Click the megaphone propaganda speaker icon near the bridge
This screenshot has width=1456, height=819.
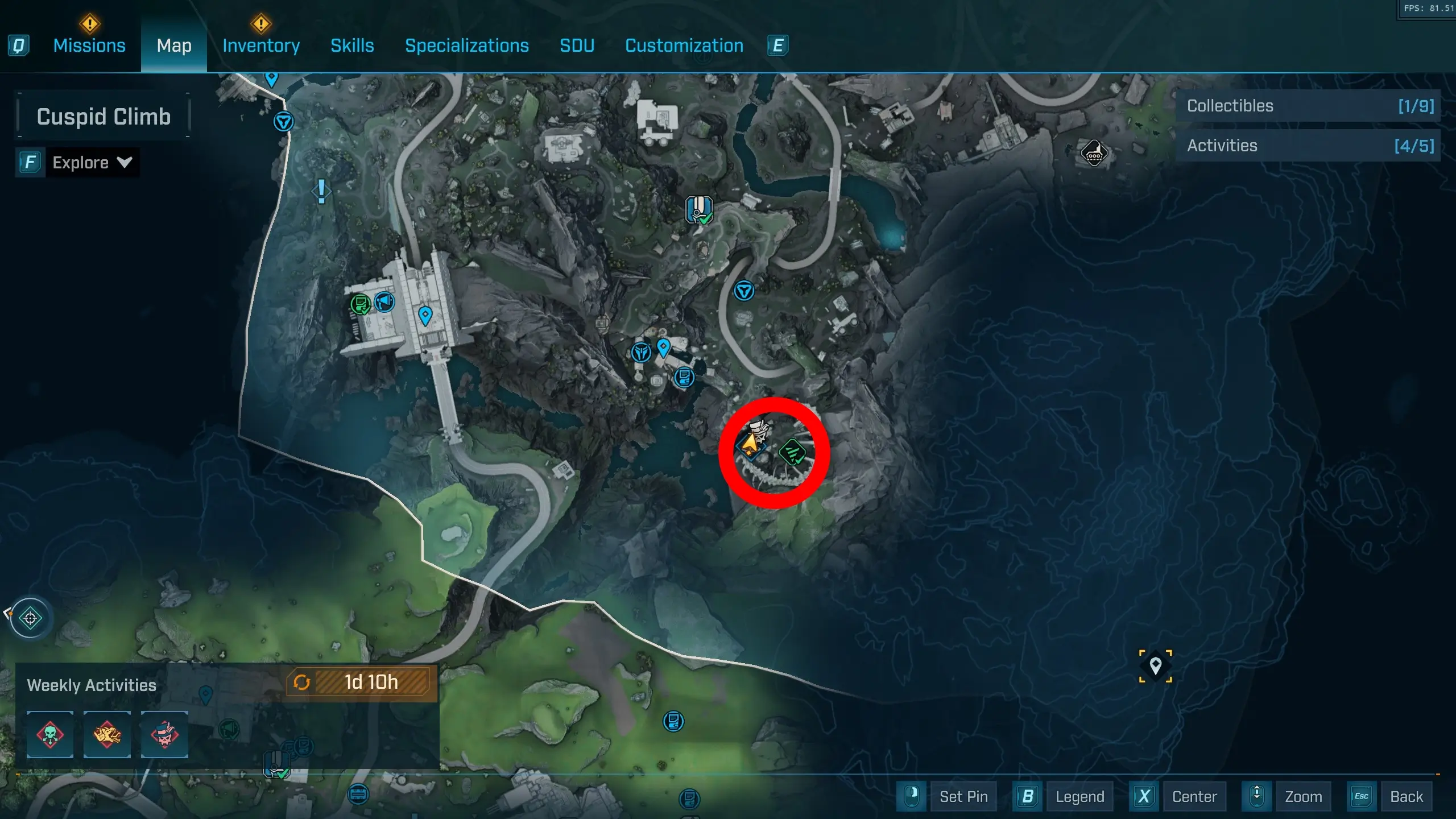[x=384, y=303]
